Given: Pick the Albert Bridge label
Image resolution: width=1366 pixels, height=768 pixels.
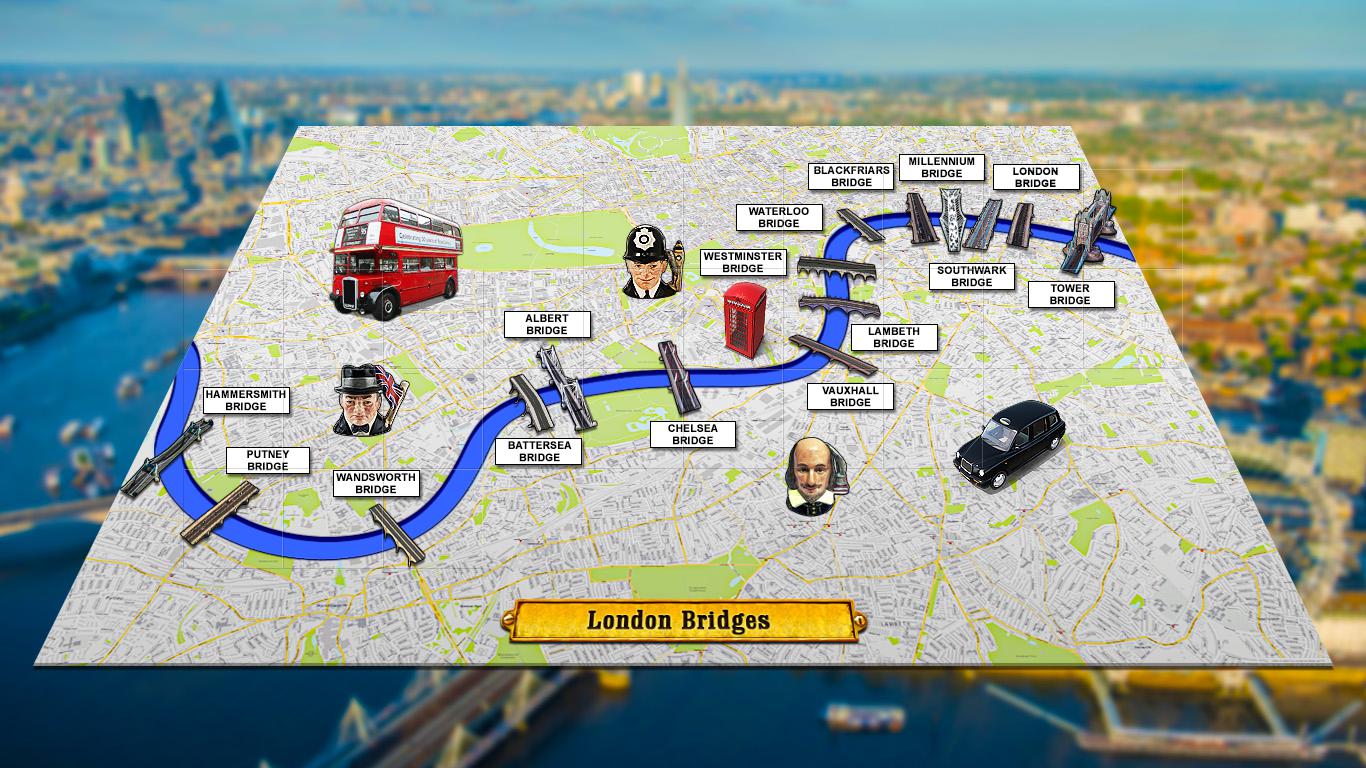Looking at the screenshot, I should pyautogui.click(x=546, y=324).
